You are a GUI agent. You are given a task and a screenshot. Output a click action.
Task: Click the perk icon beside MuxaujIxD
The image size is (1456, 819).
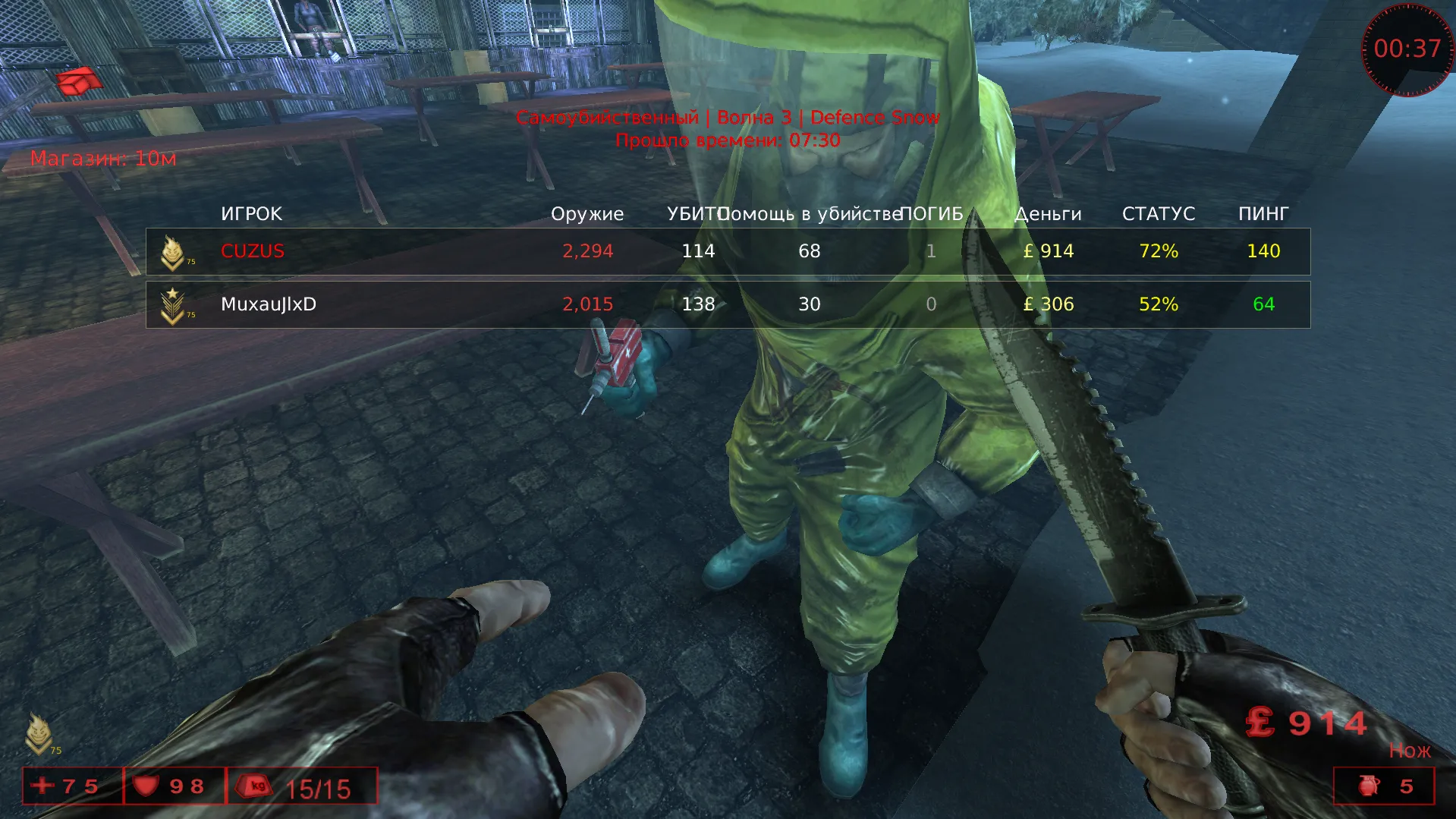pyautogui.click(x=173, y=305)
